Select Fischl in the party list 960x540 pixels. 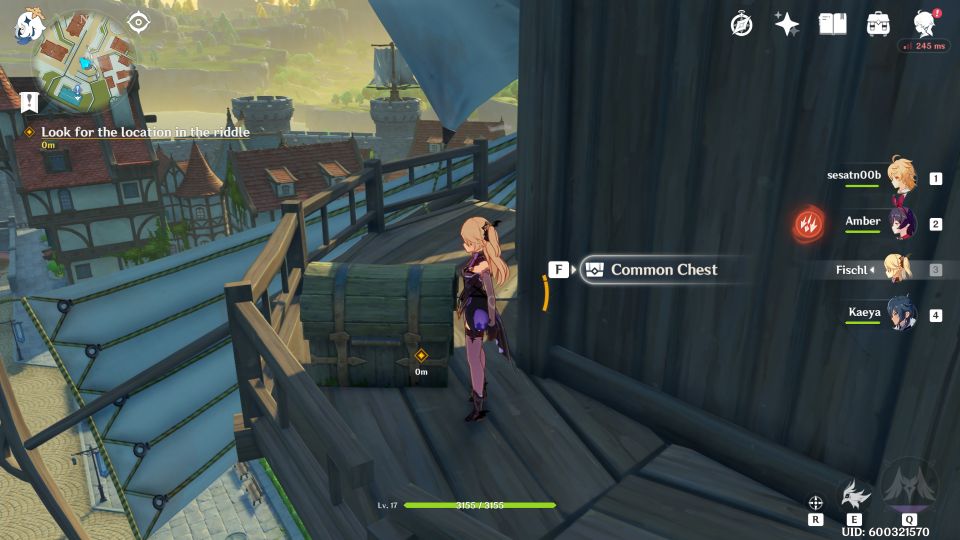click(899, 269)
